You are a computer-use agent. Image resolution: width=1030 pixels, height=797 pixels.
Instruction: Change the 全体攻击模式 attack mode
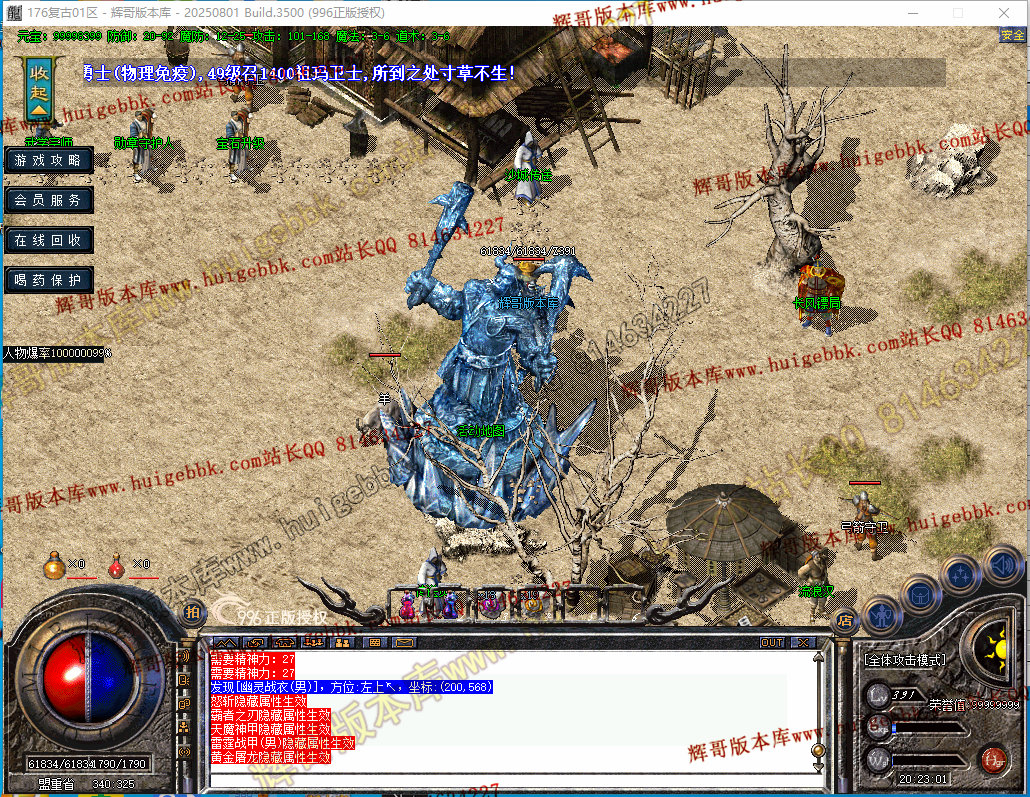pos(904,661)
